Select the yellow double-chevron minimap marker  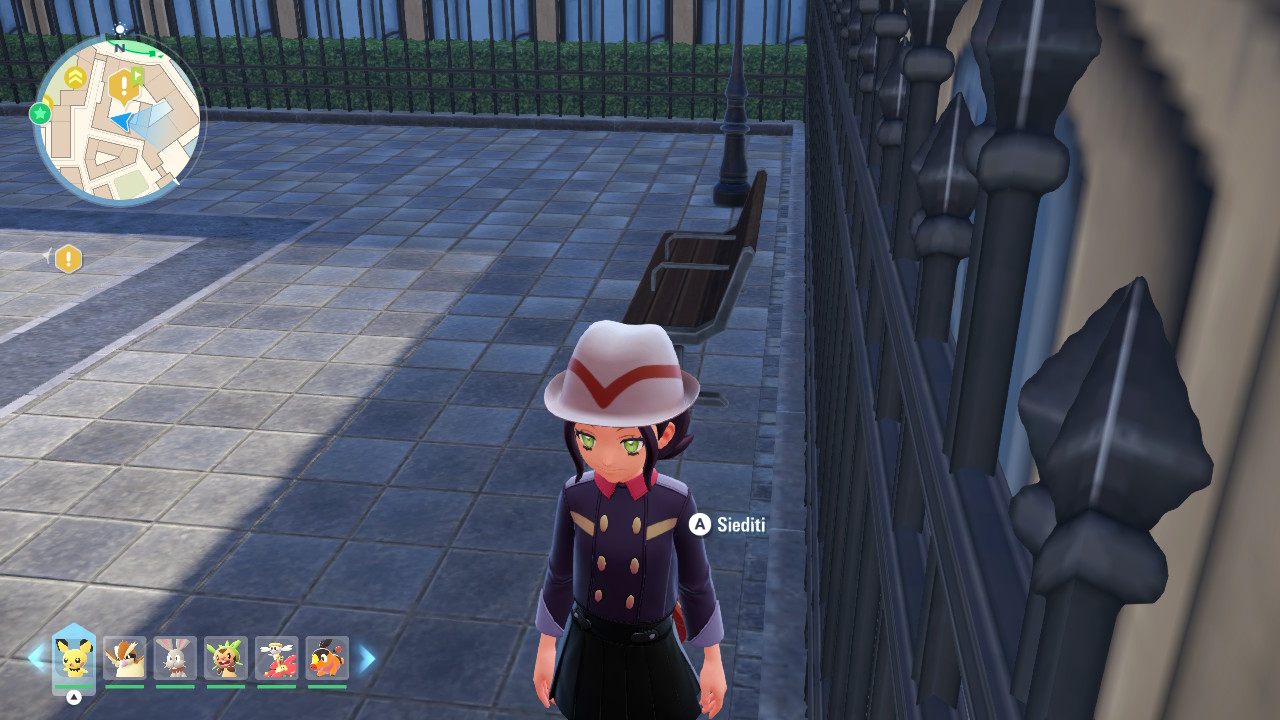[75, 77]
